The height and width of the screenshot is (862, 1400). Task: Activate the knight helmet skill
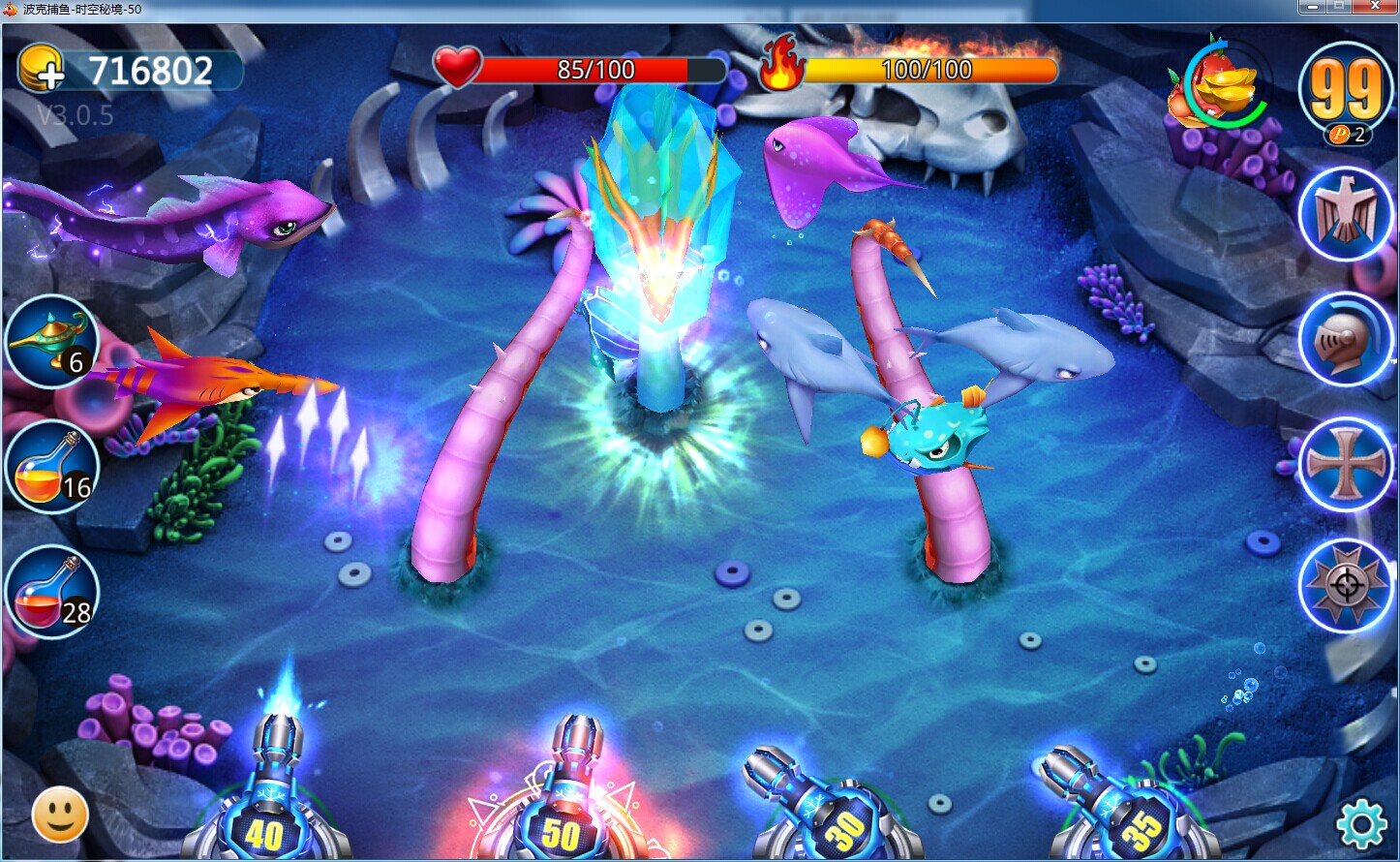[1345, 338]
